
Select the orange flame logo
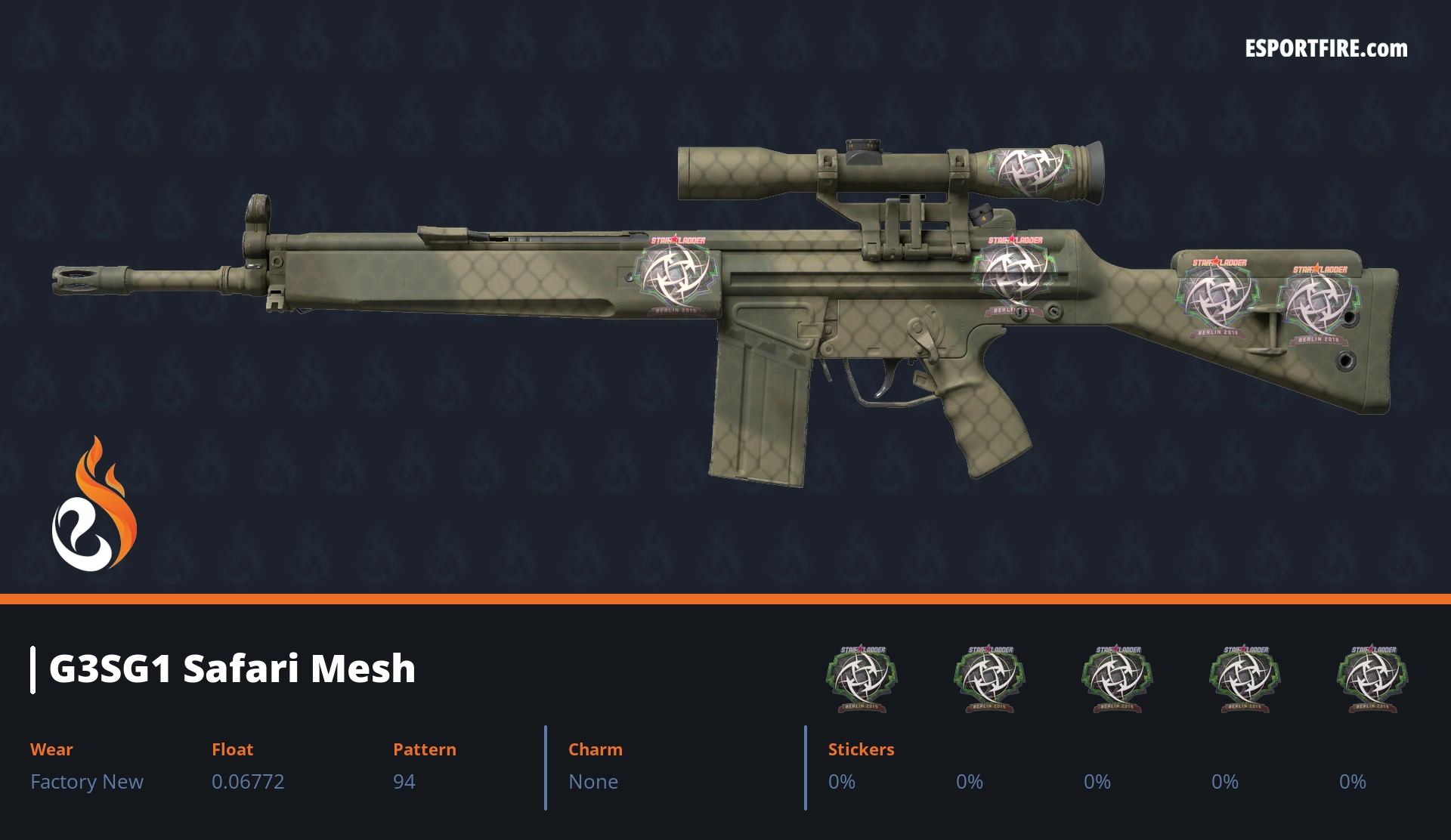[94, 505]
